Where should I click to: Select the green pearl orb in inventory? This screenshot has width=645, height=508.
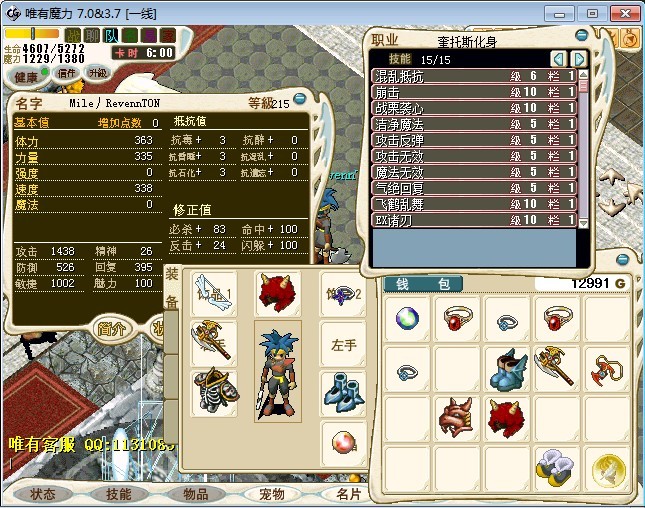(x=408, y=320)
